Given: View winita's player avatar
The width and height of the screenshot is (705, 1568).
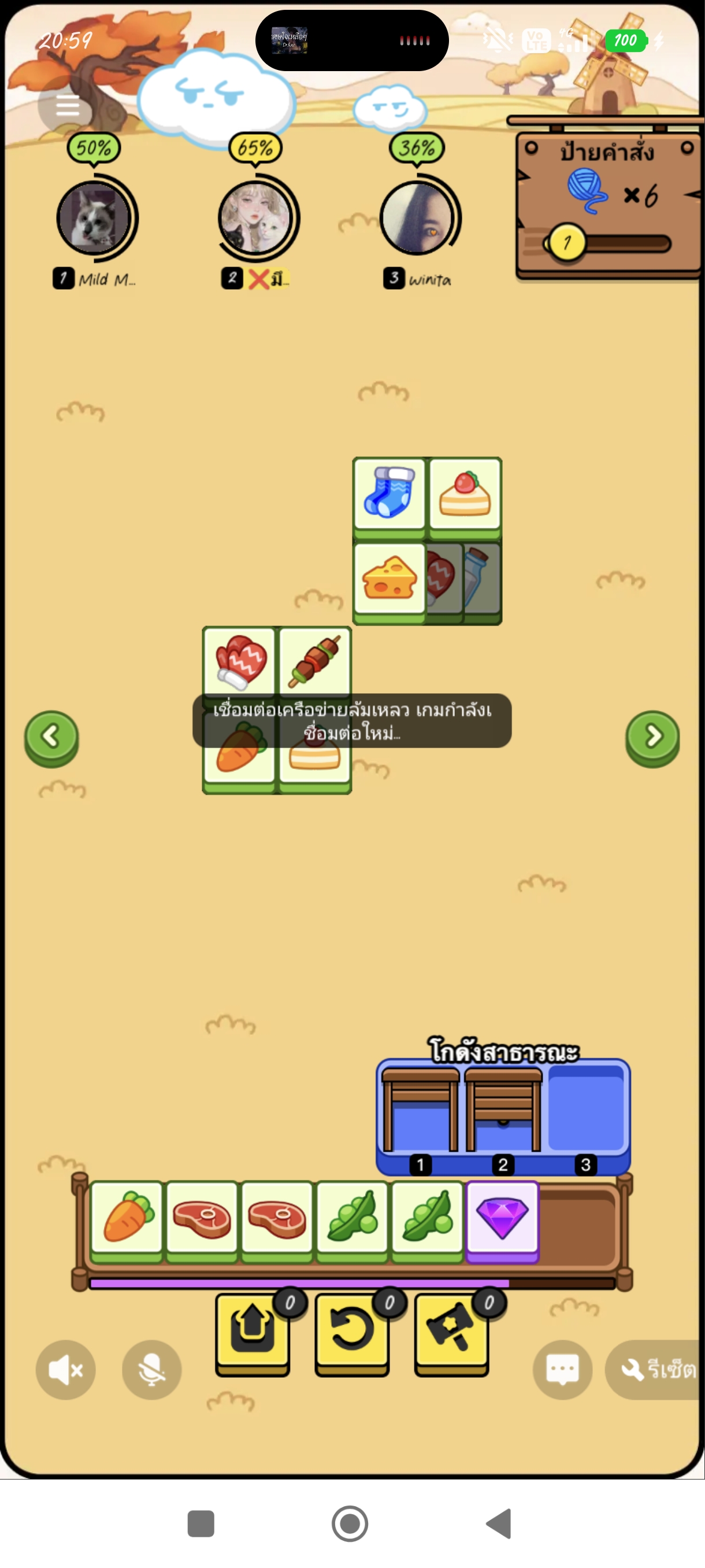Looking at the screenshot, I should [417, 217].
